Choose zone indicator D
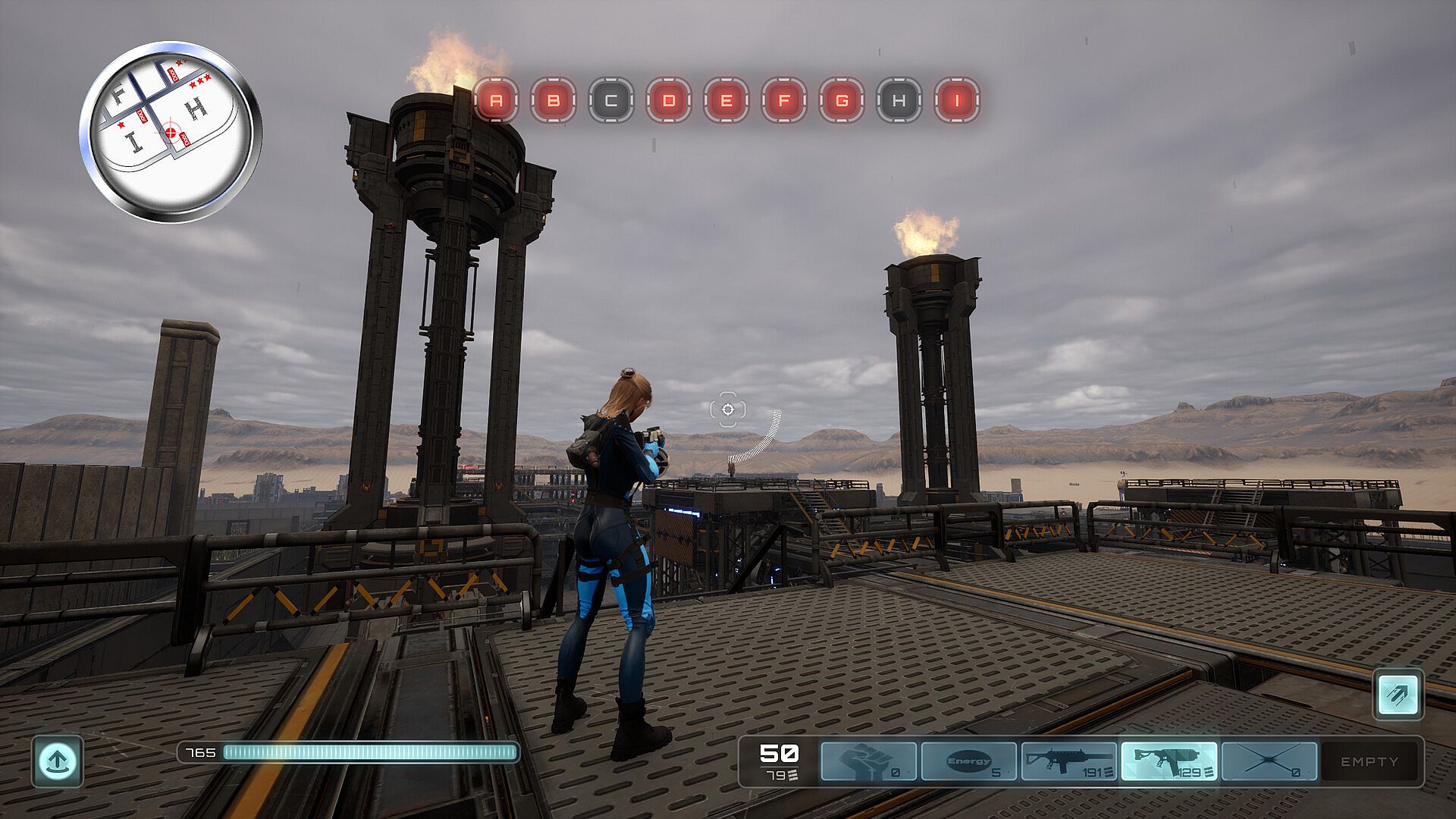Viewport: 1456px width, 819px height. (x=669, y=100)
